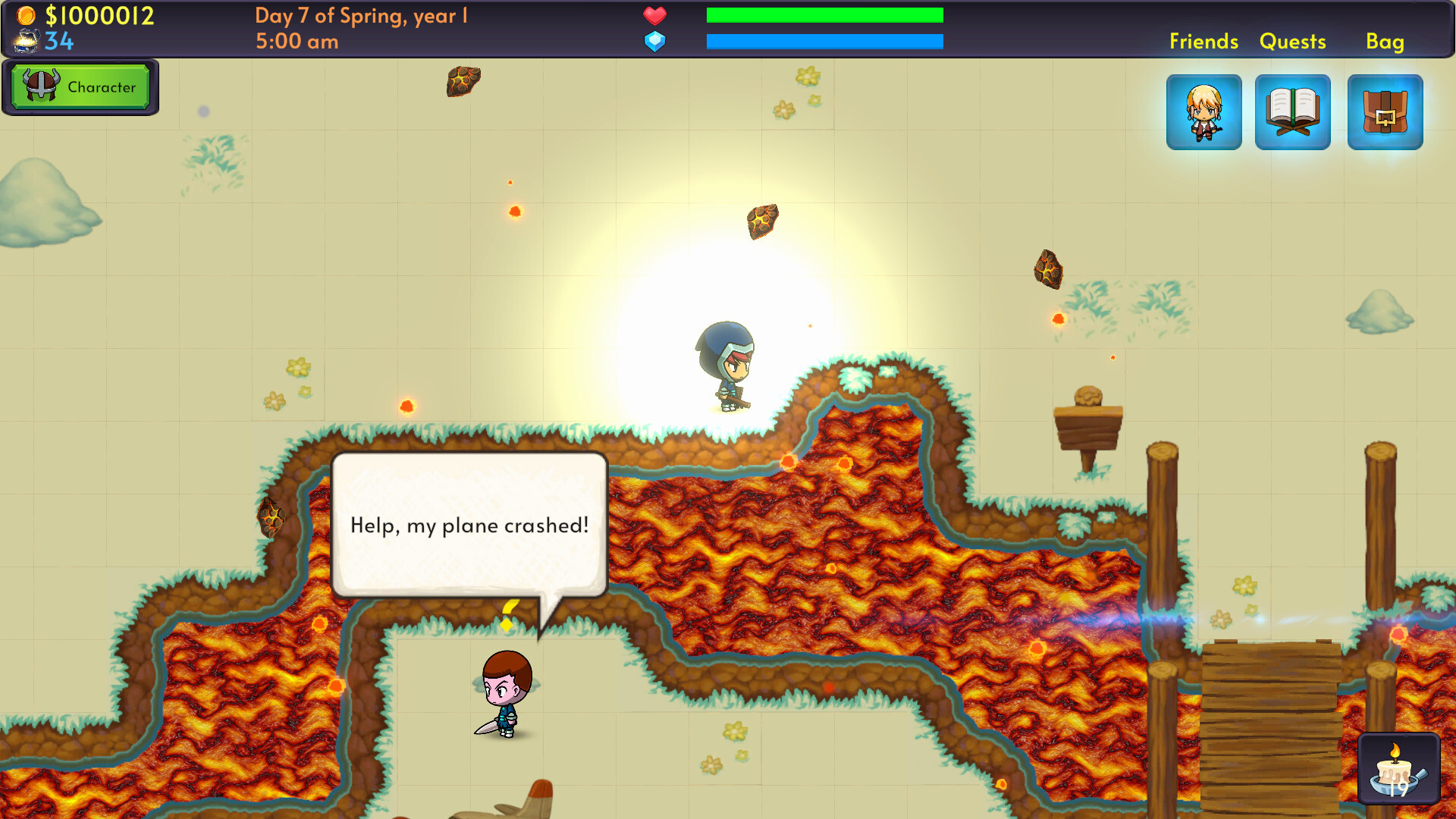The image size is (1456, 819).
Task: Click the blue diamond energy icon
Action: 654,41
